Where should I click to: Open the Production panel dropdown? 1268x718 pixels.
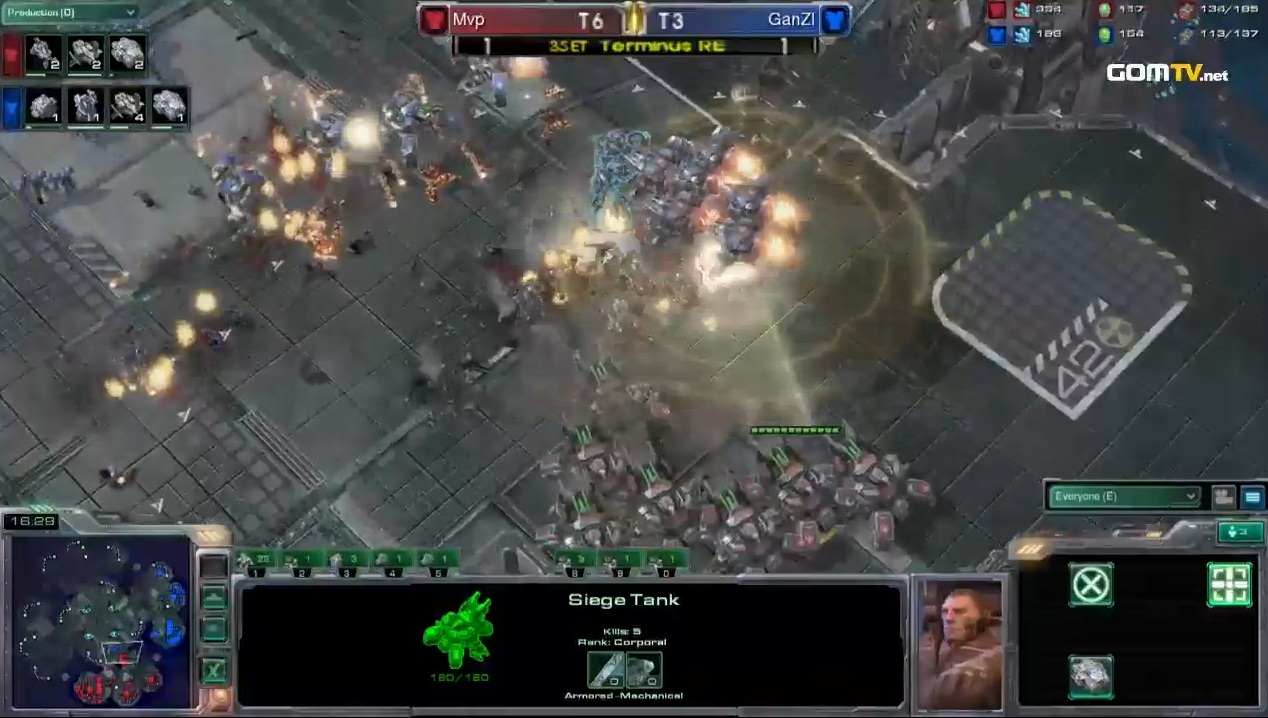click(x=70, y=12)
